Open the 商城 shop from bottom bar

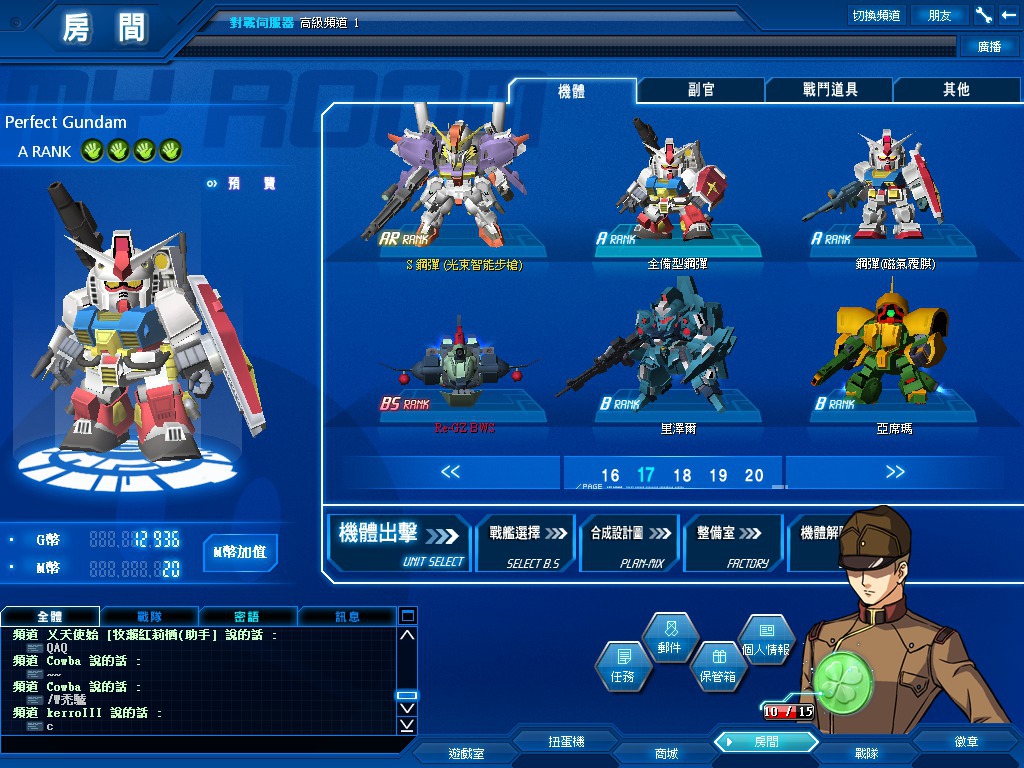point(666,752)
